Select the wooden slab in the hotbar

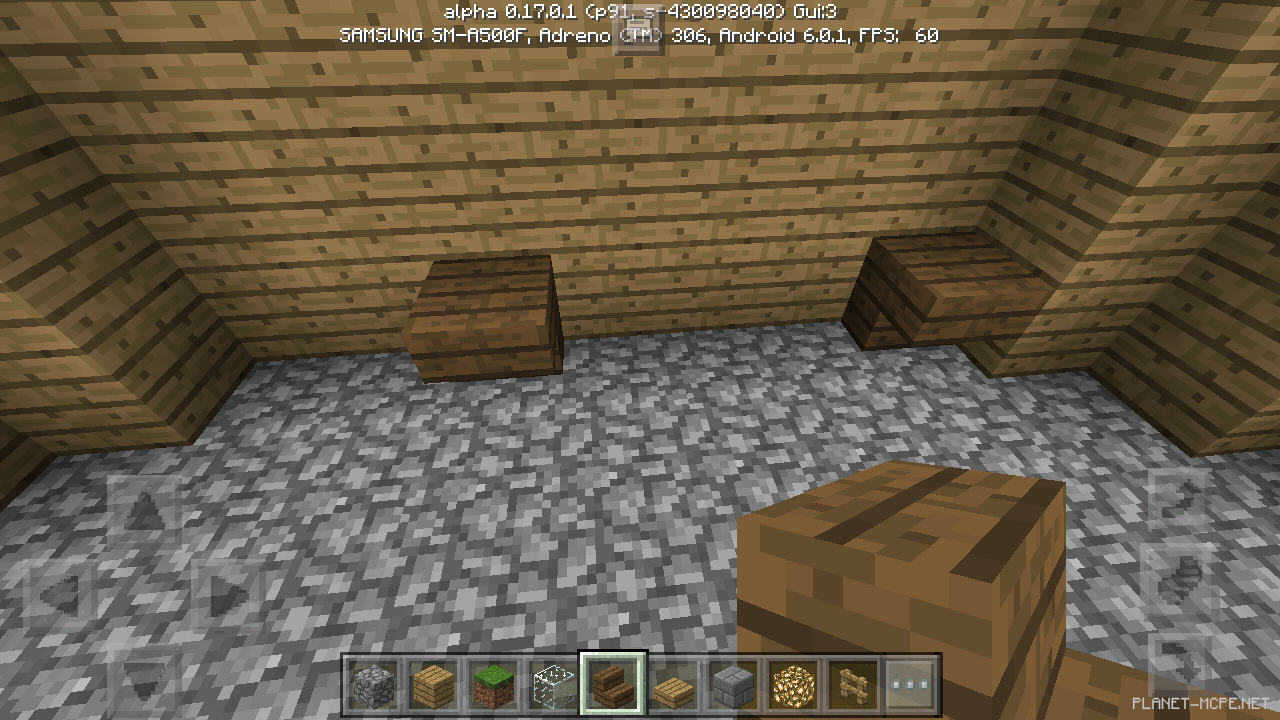point(673,687)
